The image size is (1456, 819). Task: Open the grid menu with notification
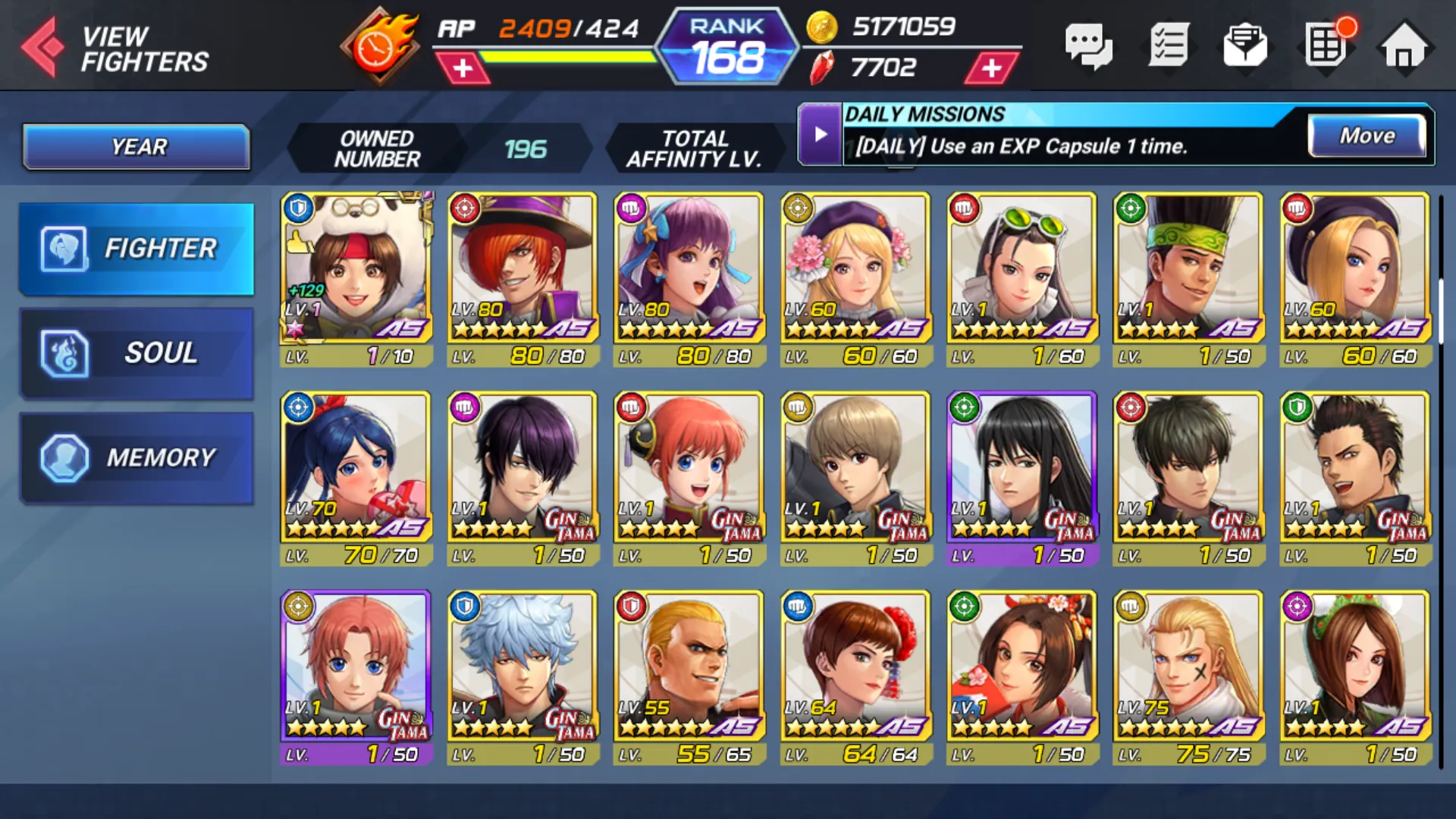pos(1326,45)
